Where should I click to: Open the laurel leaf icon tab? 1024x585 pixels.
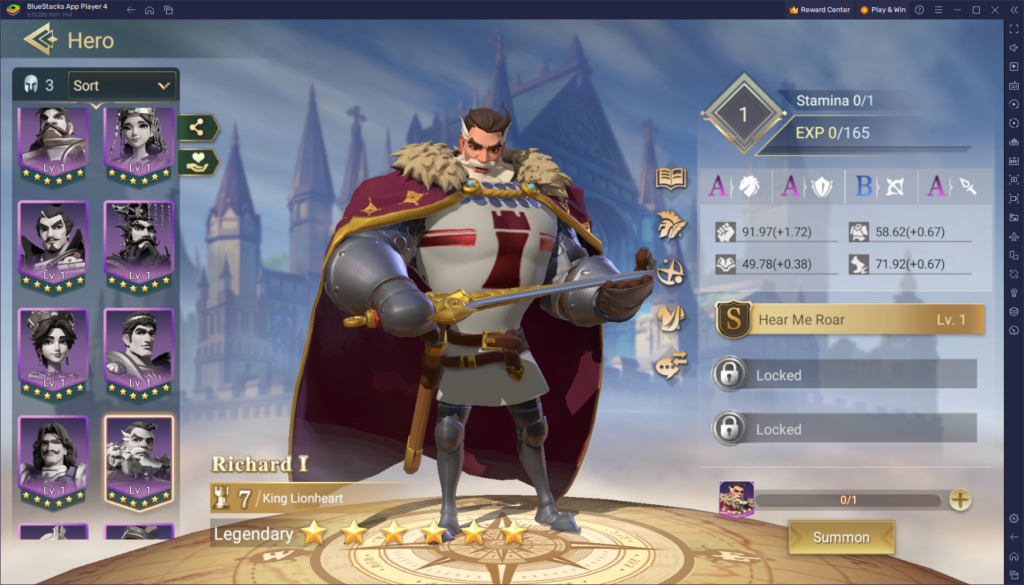(670, 225)
